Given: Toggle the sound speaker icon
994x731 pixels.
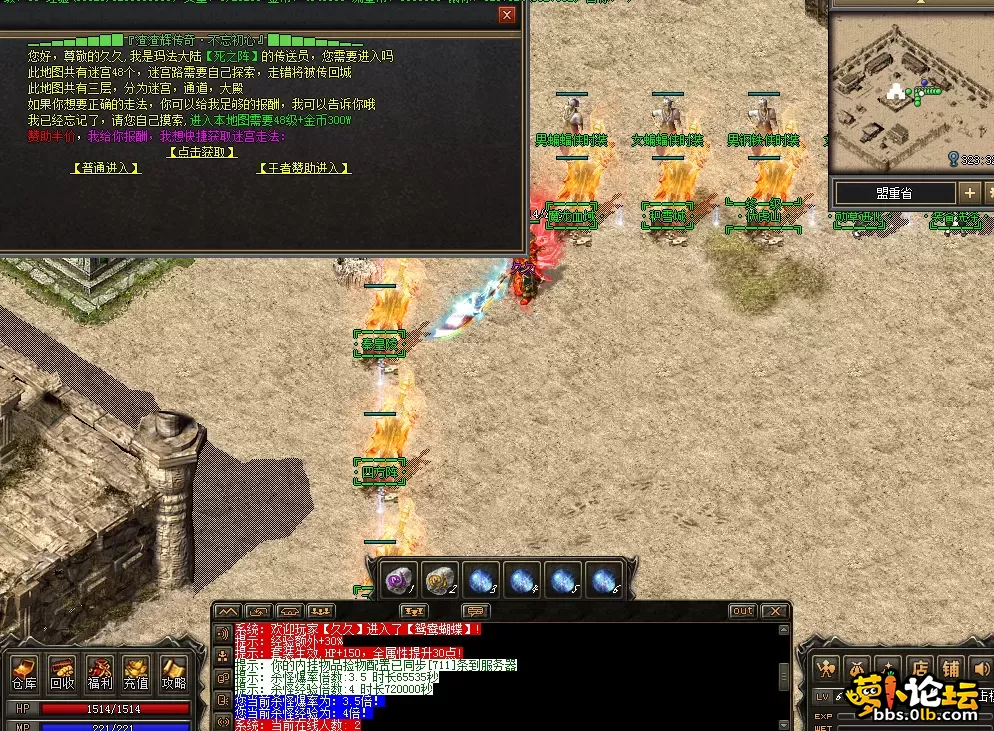Looking at the screenshot, I should [x=982, y=668].
